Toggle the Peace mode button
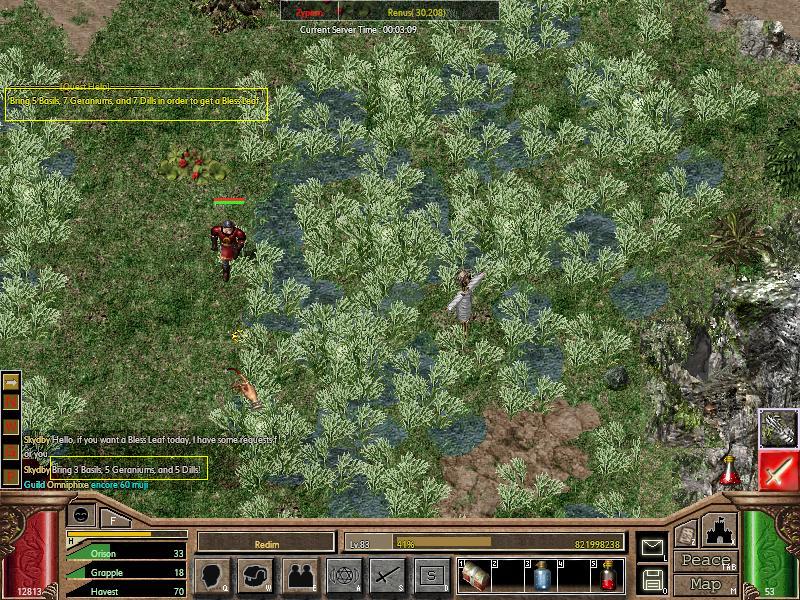 [x=705, y=562]
